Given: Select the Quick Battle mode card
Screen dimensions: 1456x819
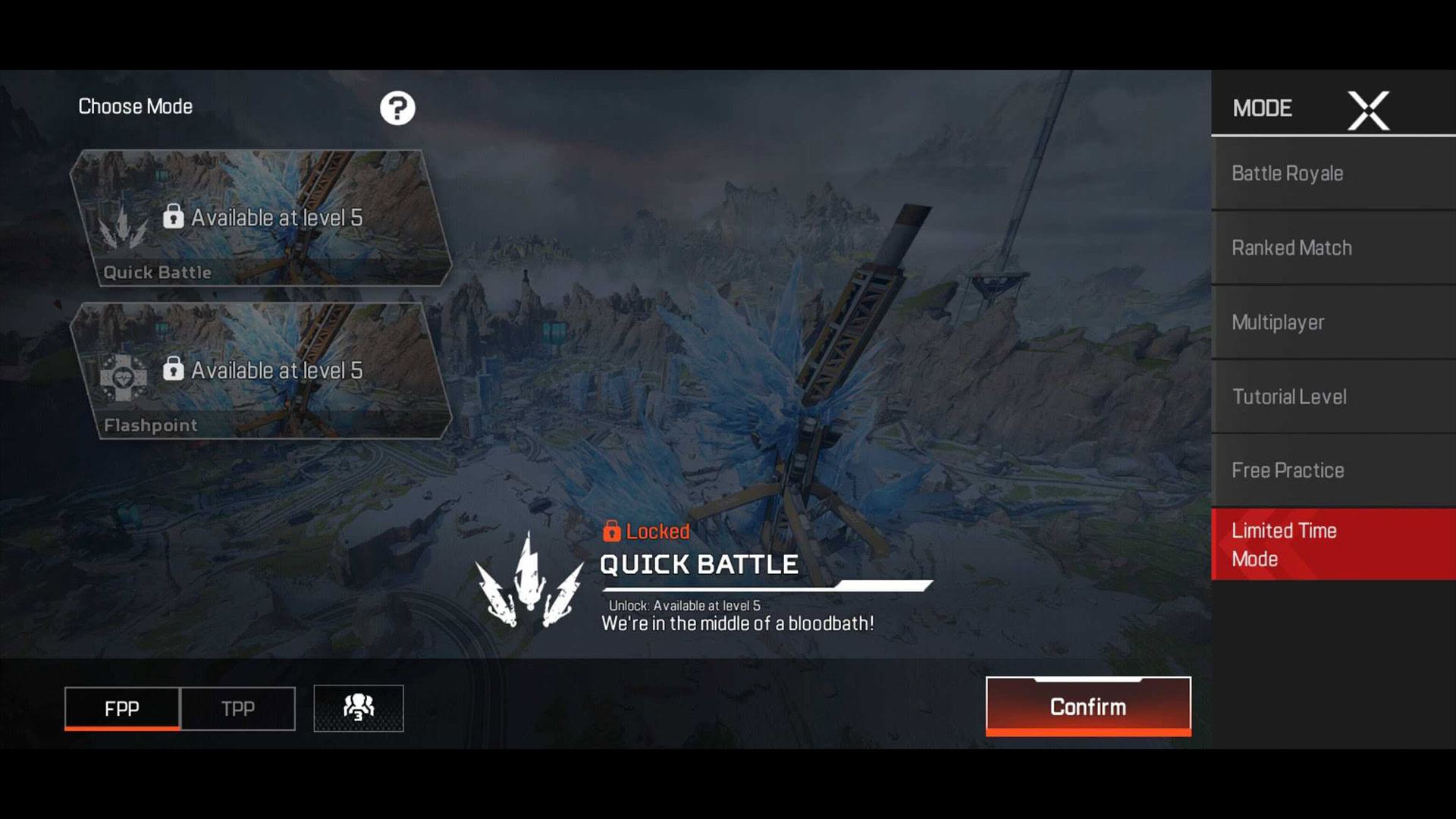Looking at the screenshot, I should coord(261,218).
